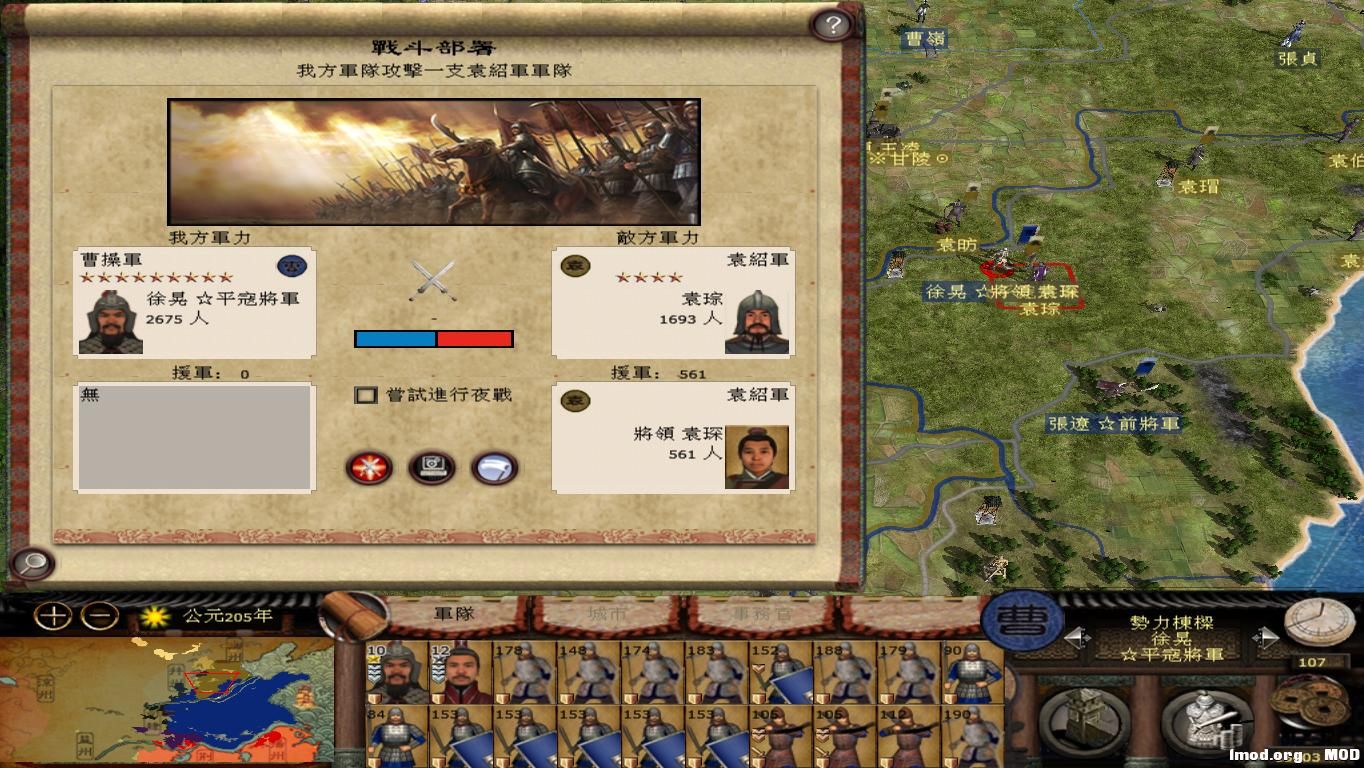
Task: Select the auto-resolve battle icon
Action: pos(432,468)
